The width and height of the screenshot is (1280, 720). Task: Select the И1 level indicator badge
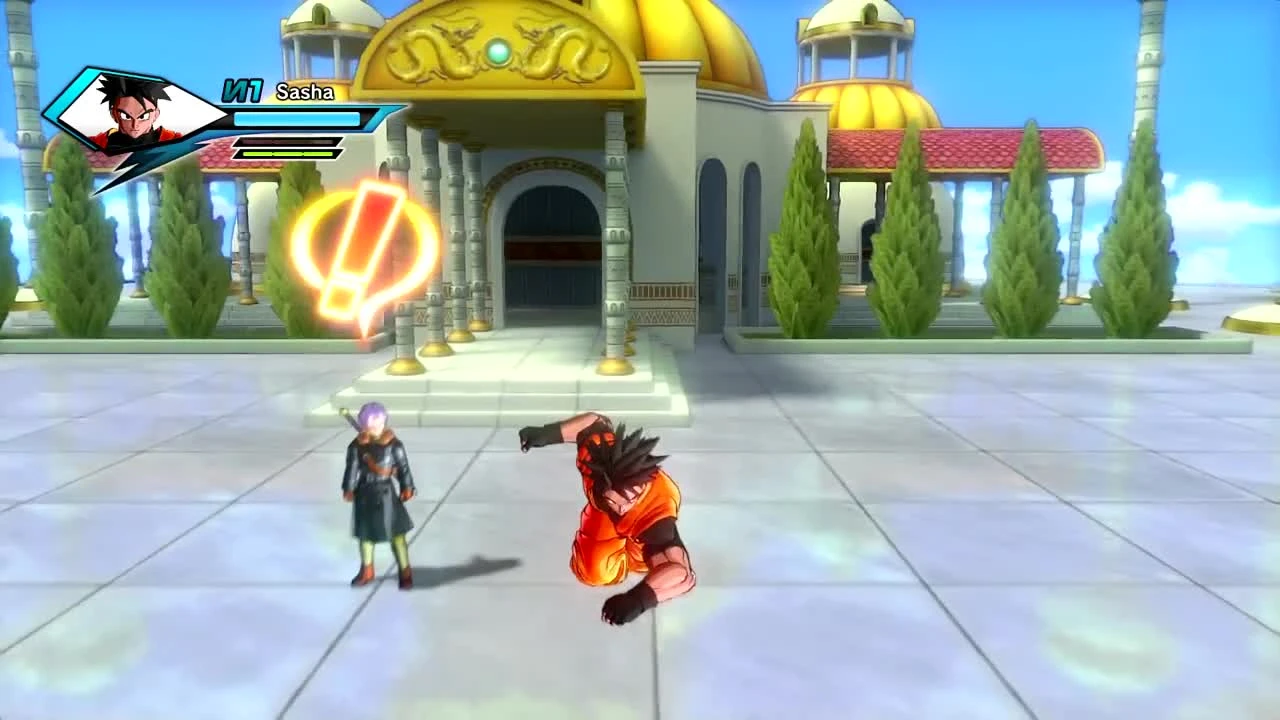coord(243,91)
